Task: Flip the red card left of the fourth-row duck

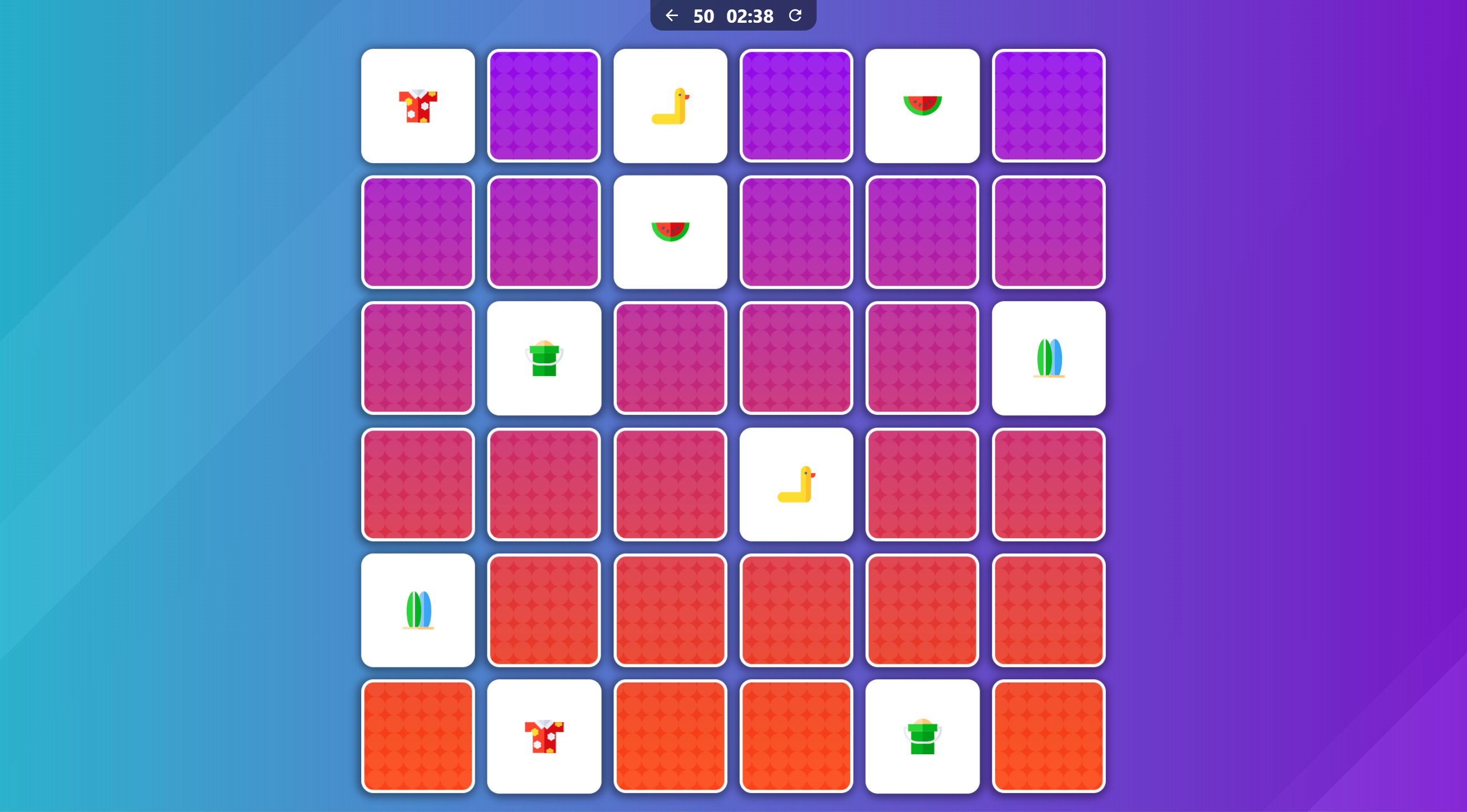Action: (670, 484)
